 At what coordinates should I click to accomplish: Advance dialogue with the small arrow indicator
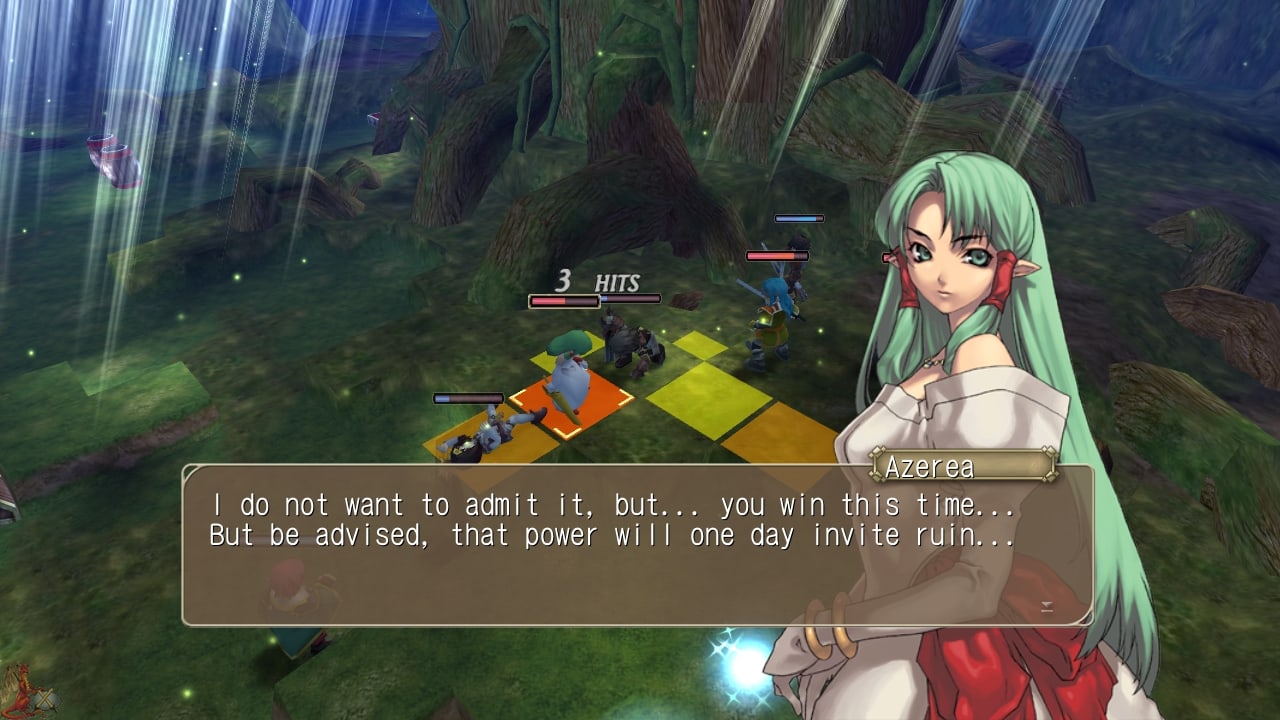(x=1046, y=607)
